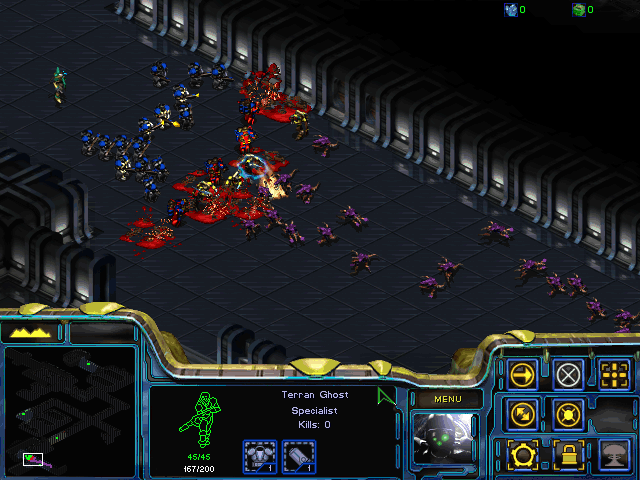640x480 pixels.
Task: Launch the Nuclear Strike mushroom cloud ability
Action: (x=616, y=454)
